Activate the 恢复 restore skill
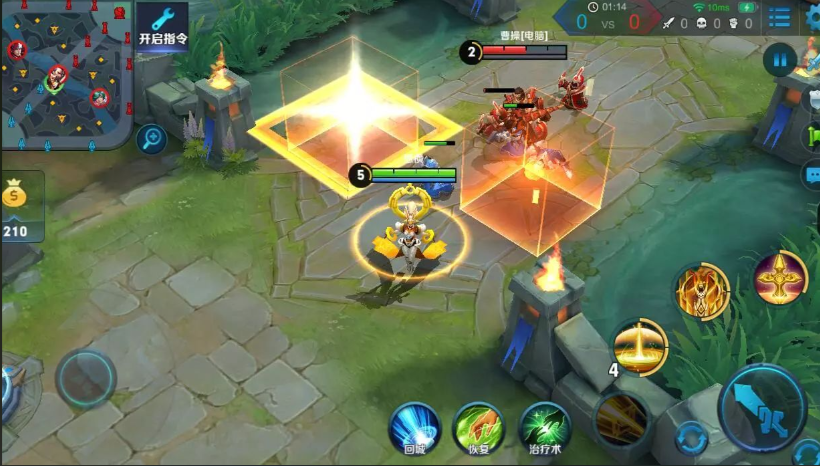Image resolution: width=820 pixels, height=466 pixels. pos(479,429)
